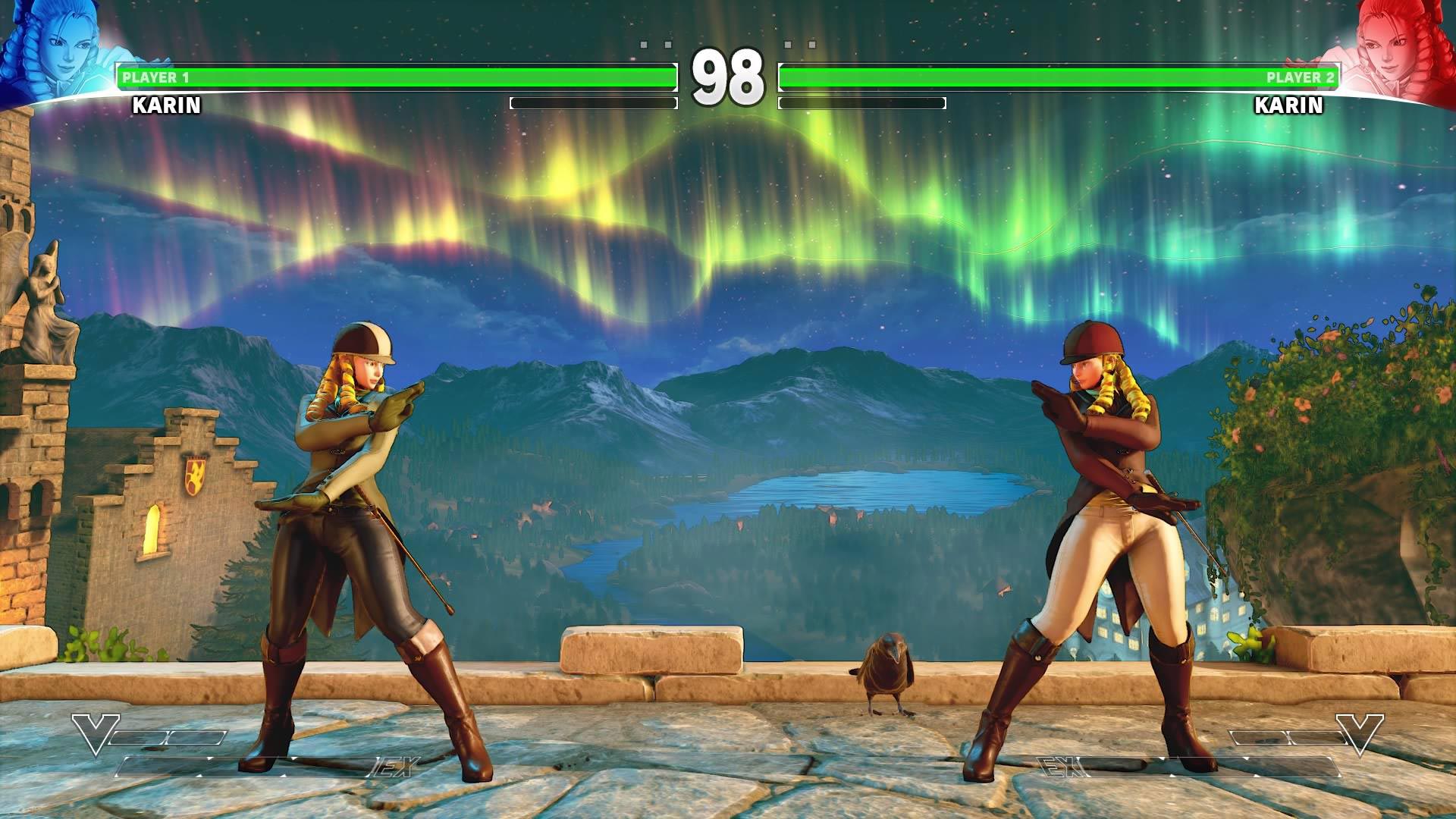Image resolution: width=1456 pixels, height=819 pixels.
Task: Select the KARIN name label on the left
Action: pyautogui.click(x=165, y=106)
